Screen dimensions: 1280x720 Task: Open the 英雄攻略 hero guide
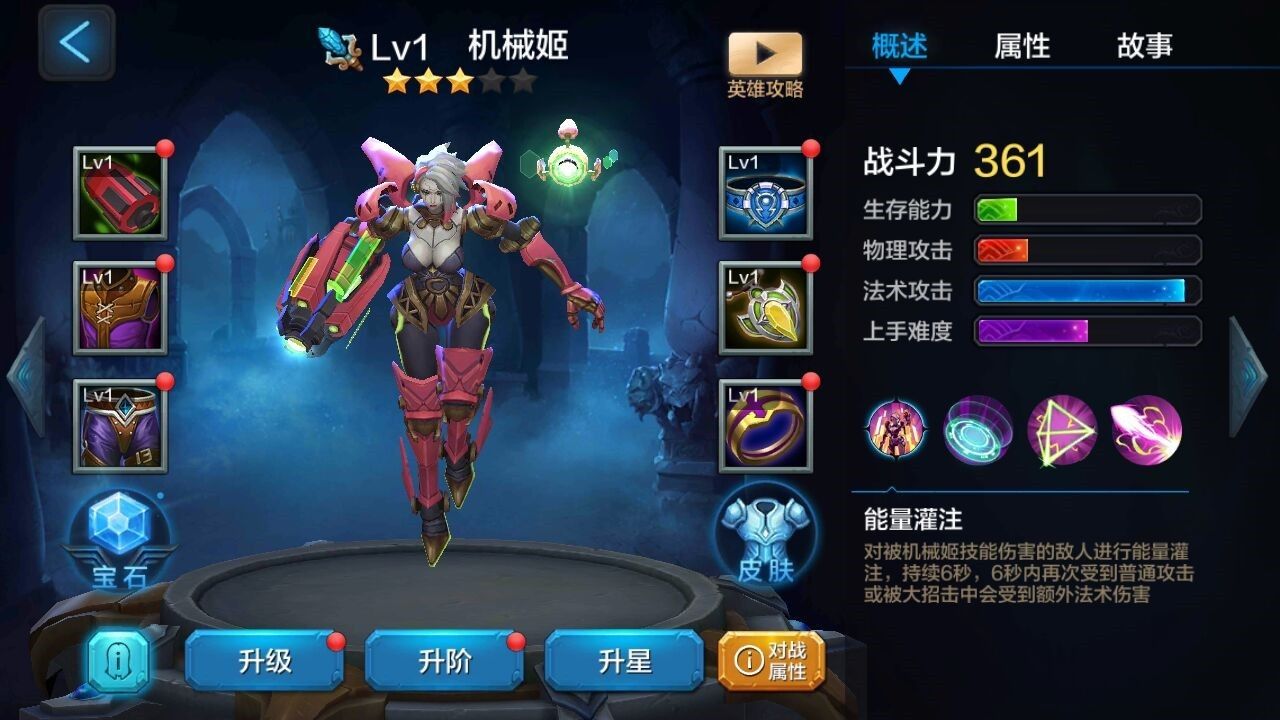point(768,60)
